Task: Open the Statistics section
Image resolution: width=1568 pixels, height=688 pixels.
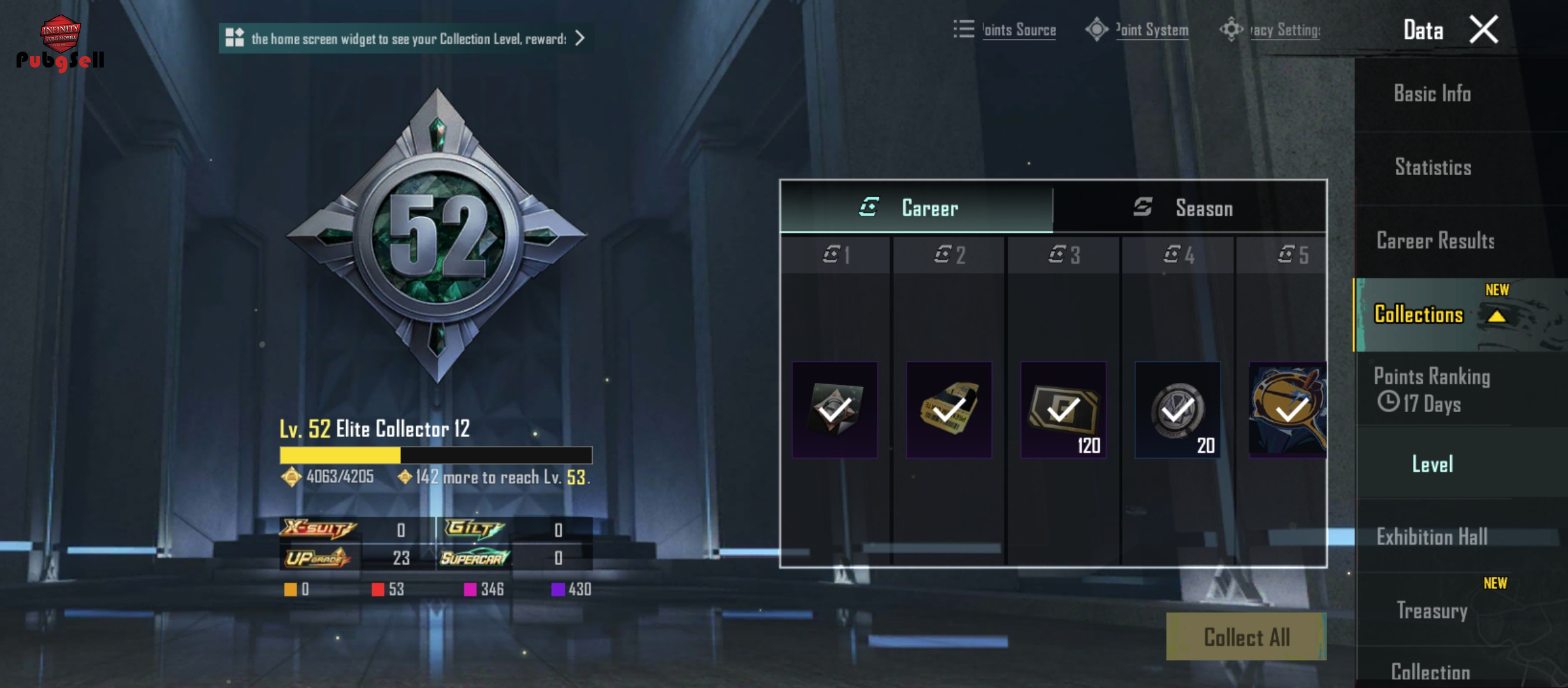Action: point(1433,168)
